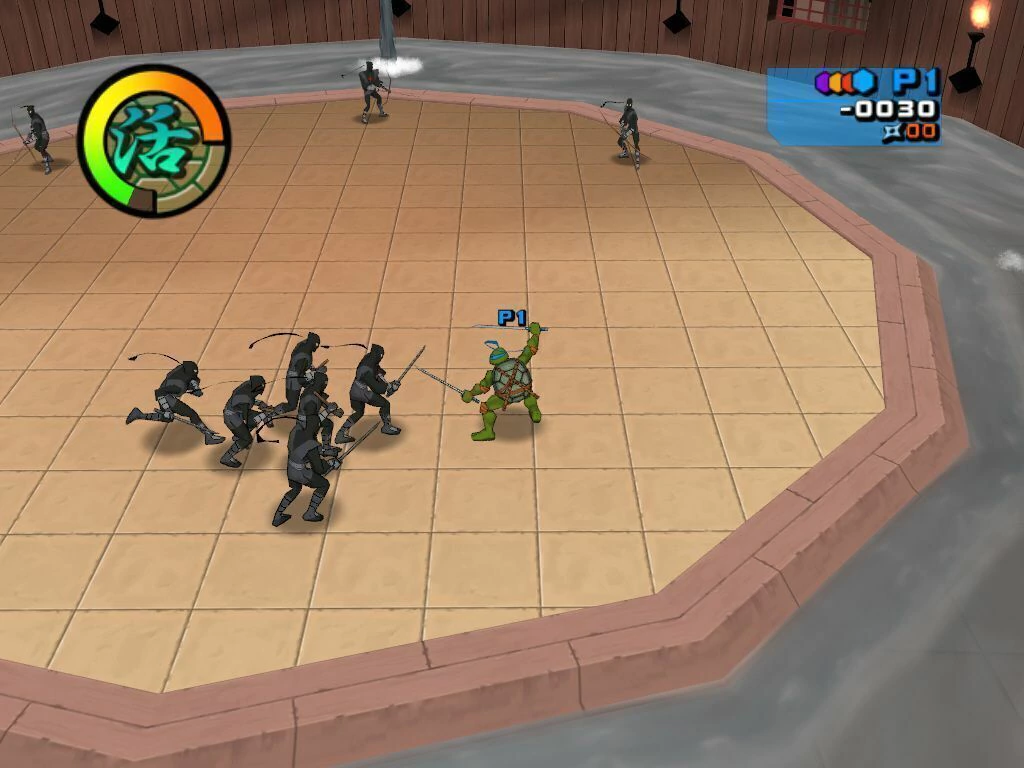Select the P1 marker above Leonardo
The image size is (1024, 768).
point(512,318)
